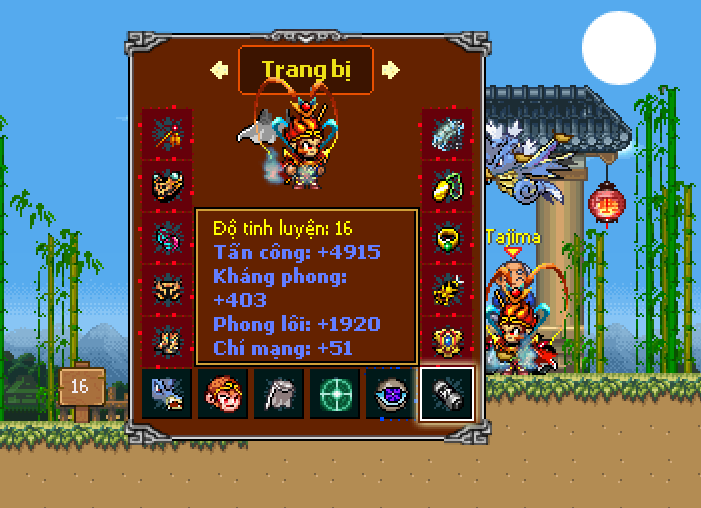The image size is (701, 508).
Task: Choose the pink and teal bracelet slot
Action: (166, 238)
